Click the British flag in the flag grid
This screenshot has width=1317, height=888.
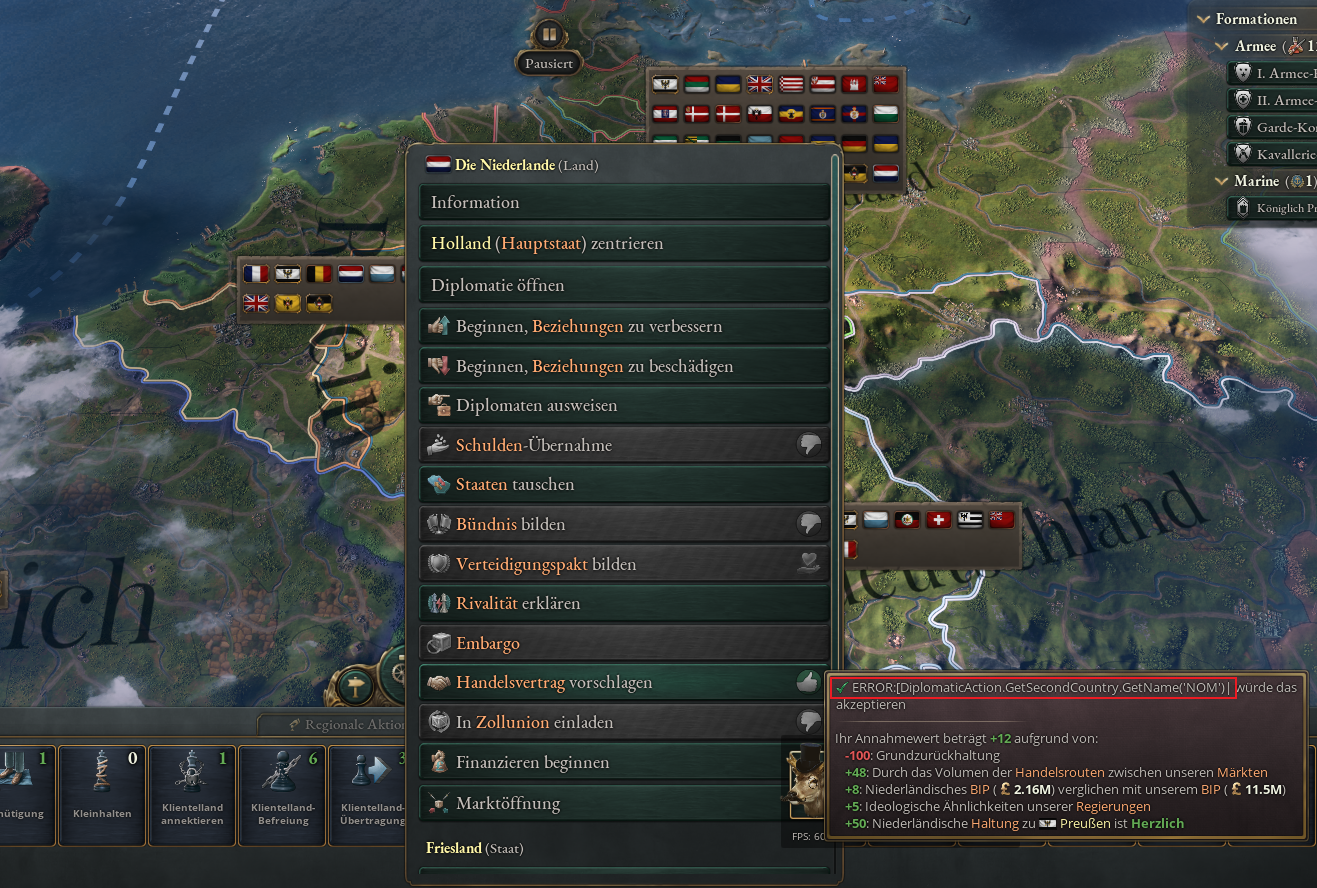pyautogui.click(x=760, y=84)
